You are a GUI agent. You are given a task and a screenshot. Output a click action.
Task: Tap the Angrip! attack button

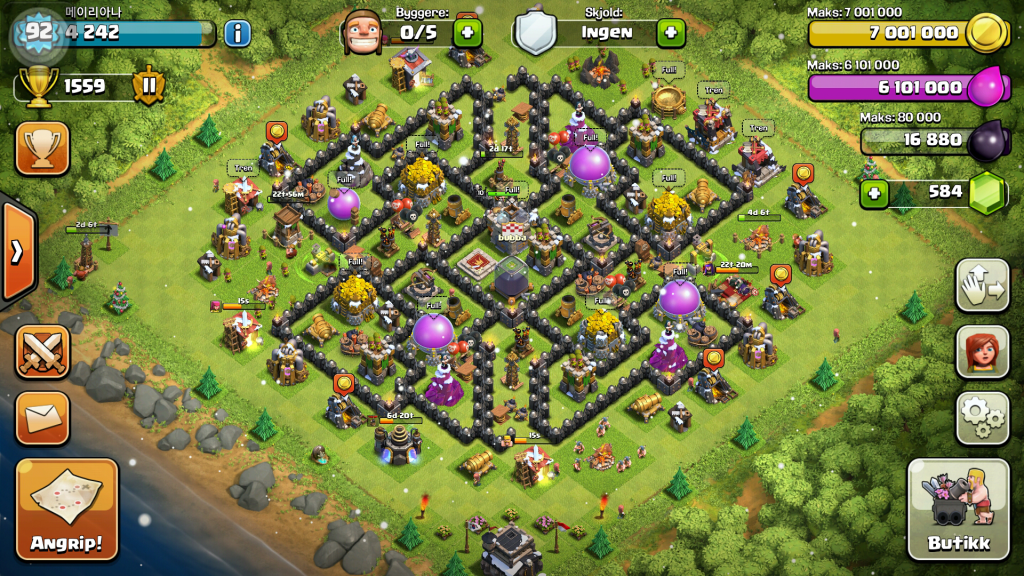(67, 508)
